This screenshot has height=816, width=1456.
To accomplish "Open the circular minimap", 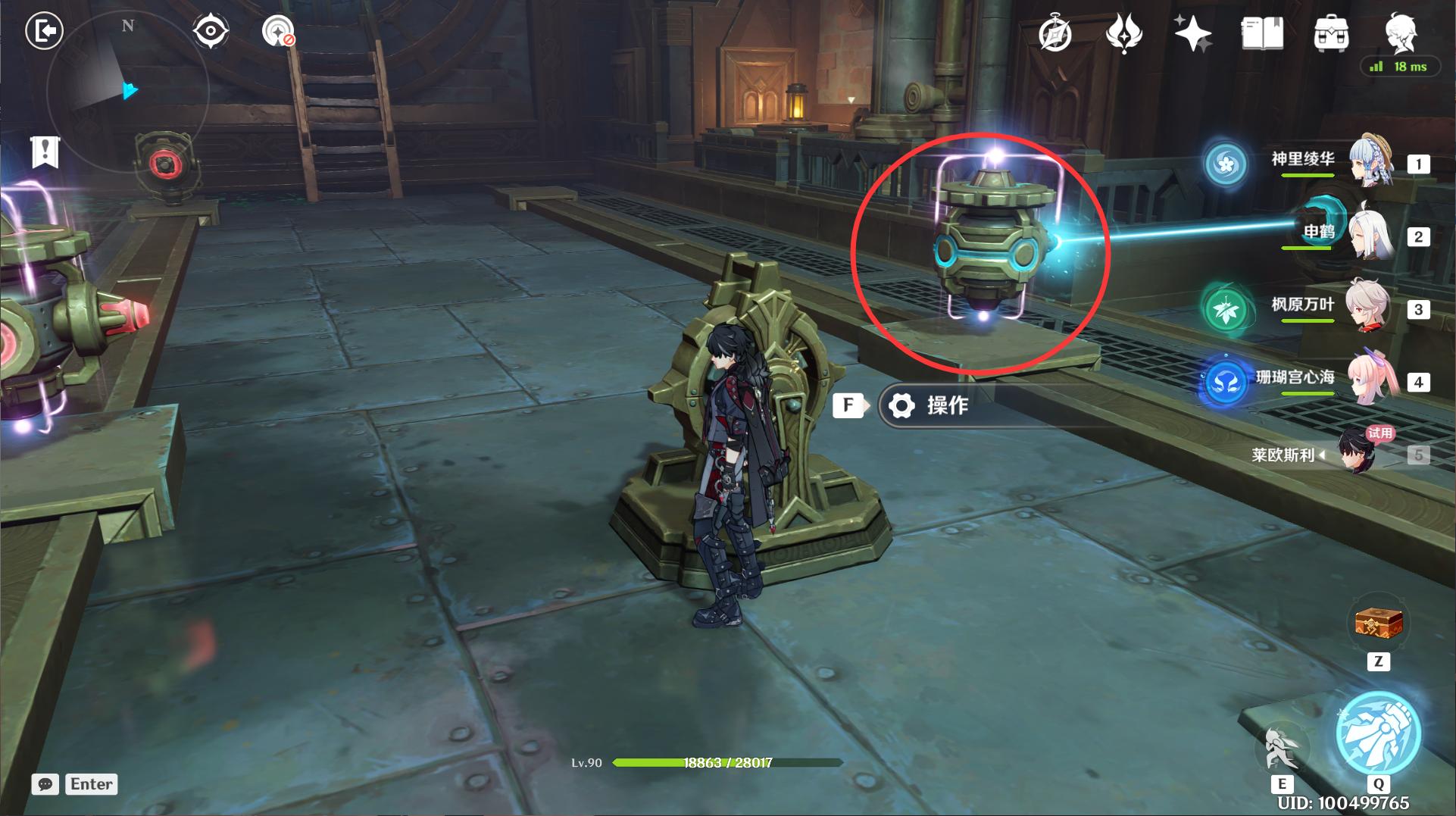I will 127,91.
